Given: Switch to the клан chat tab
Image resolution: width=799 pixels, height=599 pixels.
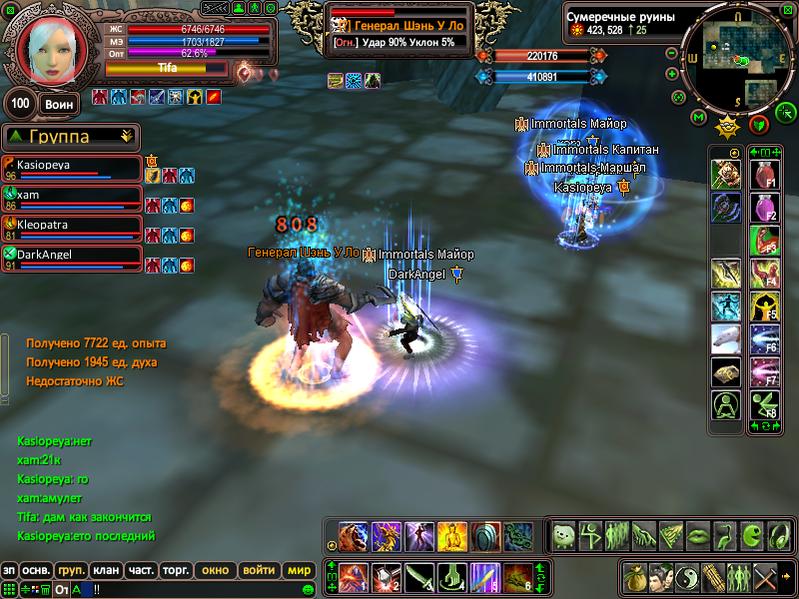Looking at the screenshot, I should click(105, 570).
